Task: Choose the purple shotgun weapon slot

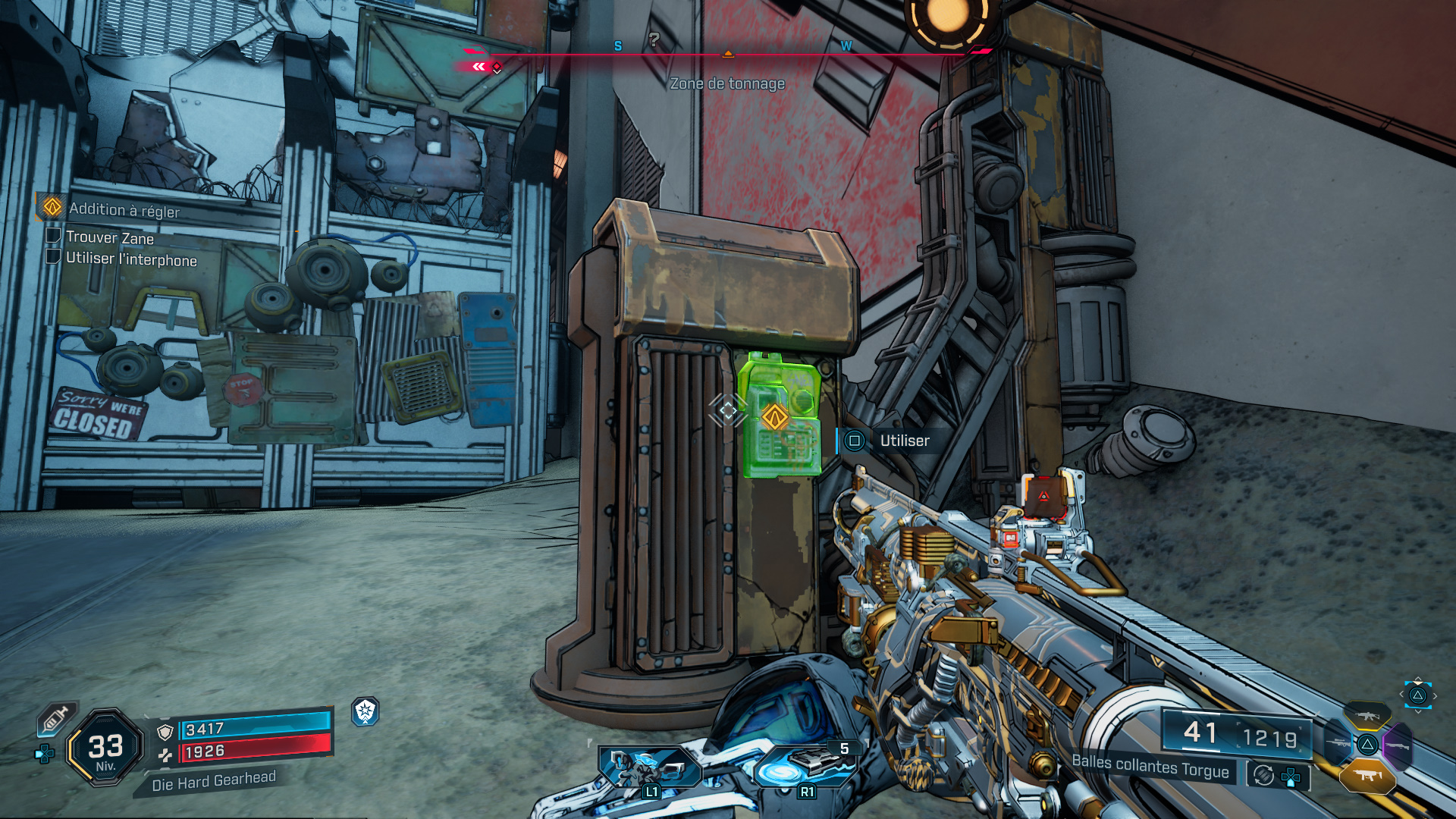Action: 1398,747
